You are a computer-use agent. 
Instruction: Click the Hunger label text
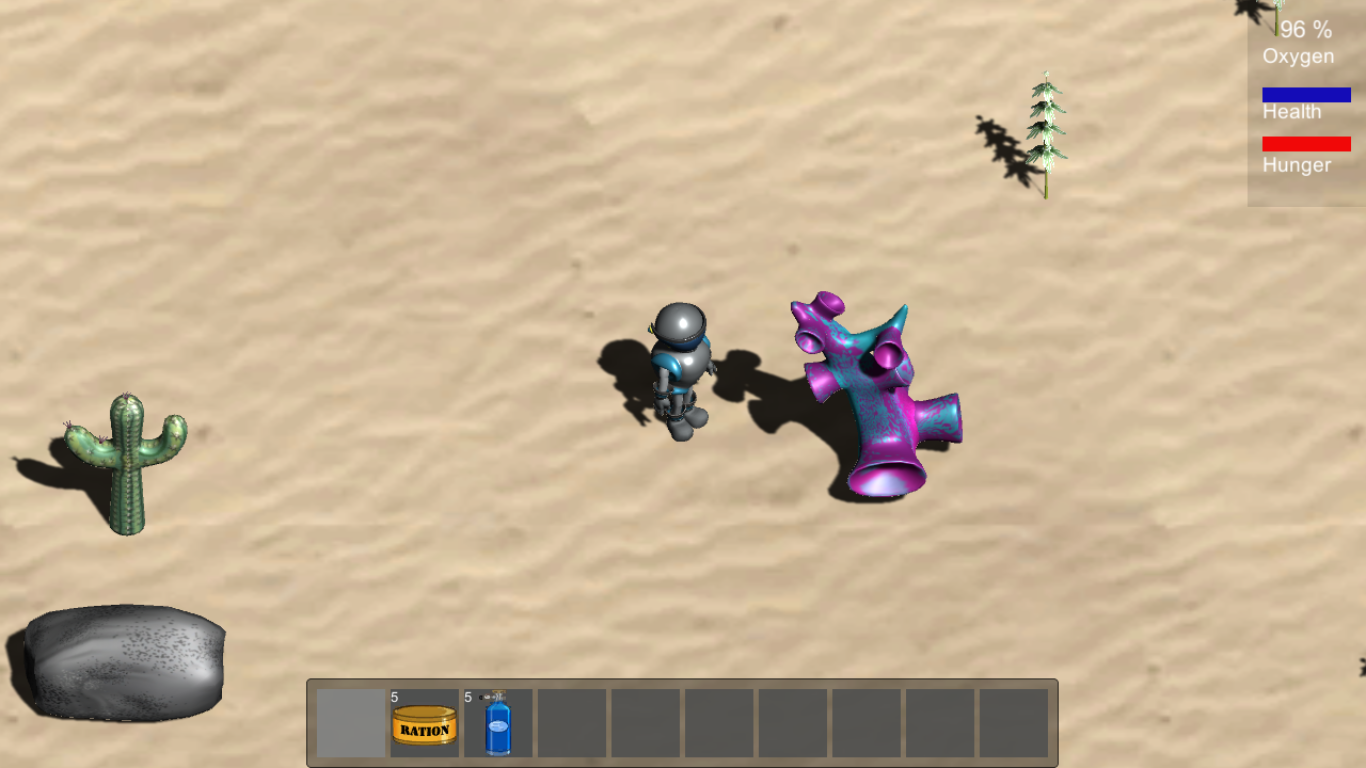point(1295,165)
